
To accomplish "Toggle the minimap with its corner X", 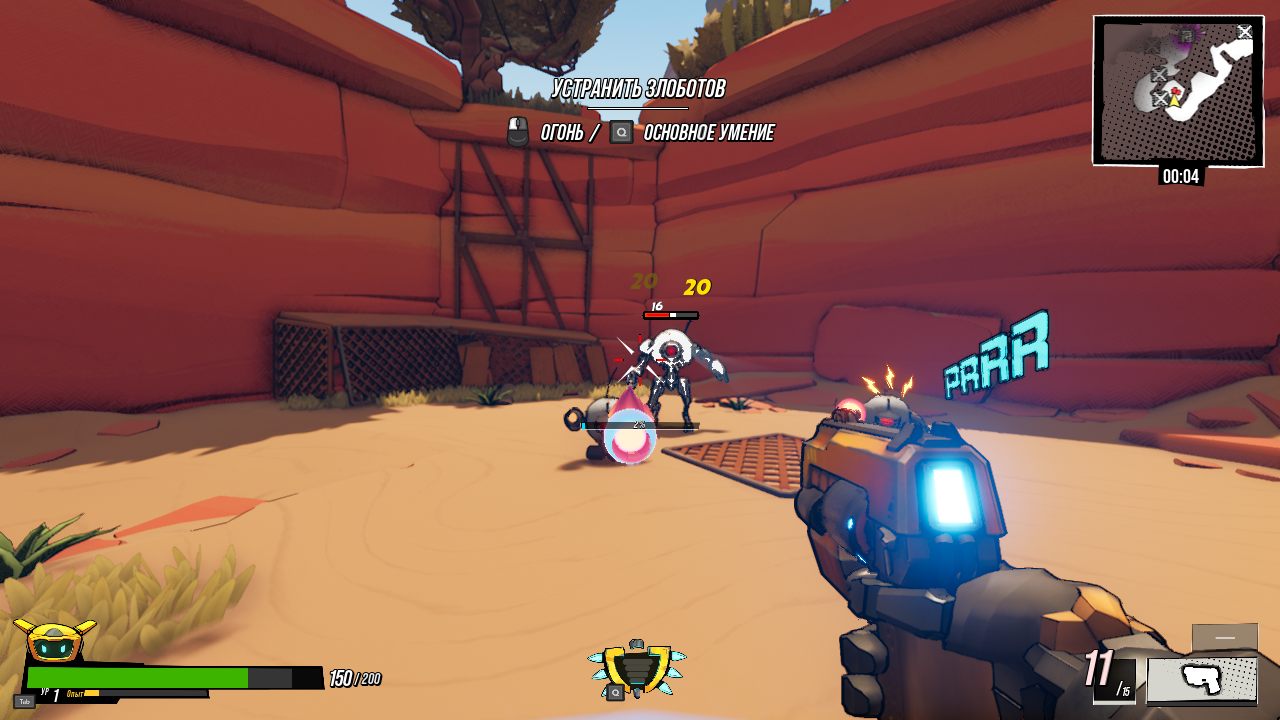I will pos(1245,31).
